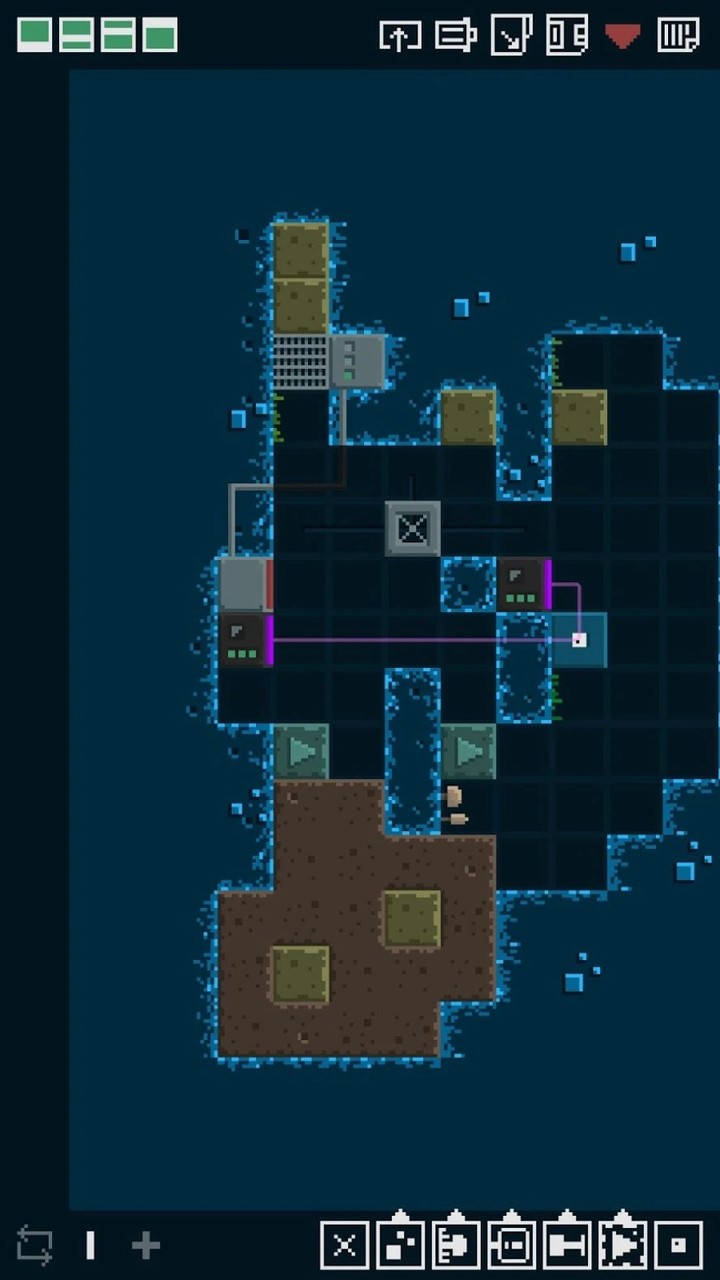The height and width of the screenshot is (1280, 720).
Task: Click the loop arrows icon
Action: click(x=35, y=1246)
